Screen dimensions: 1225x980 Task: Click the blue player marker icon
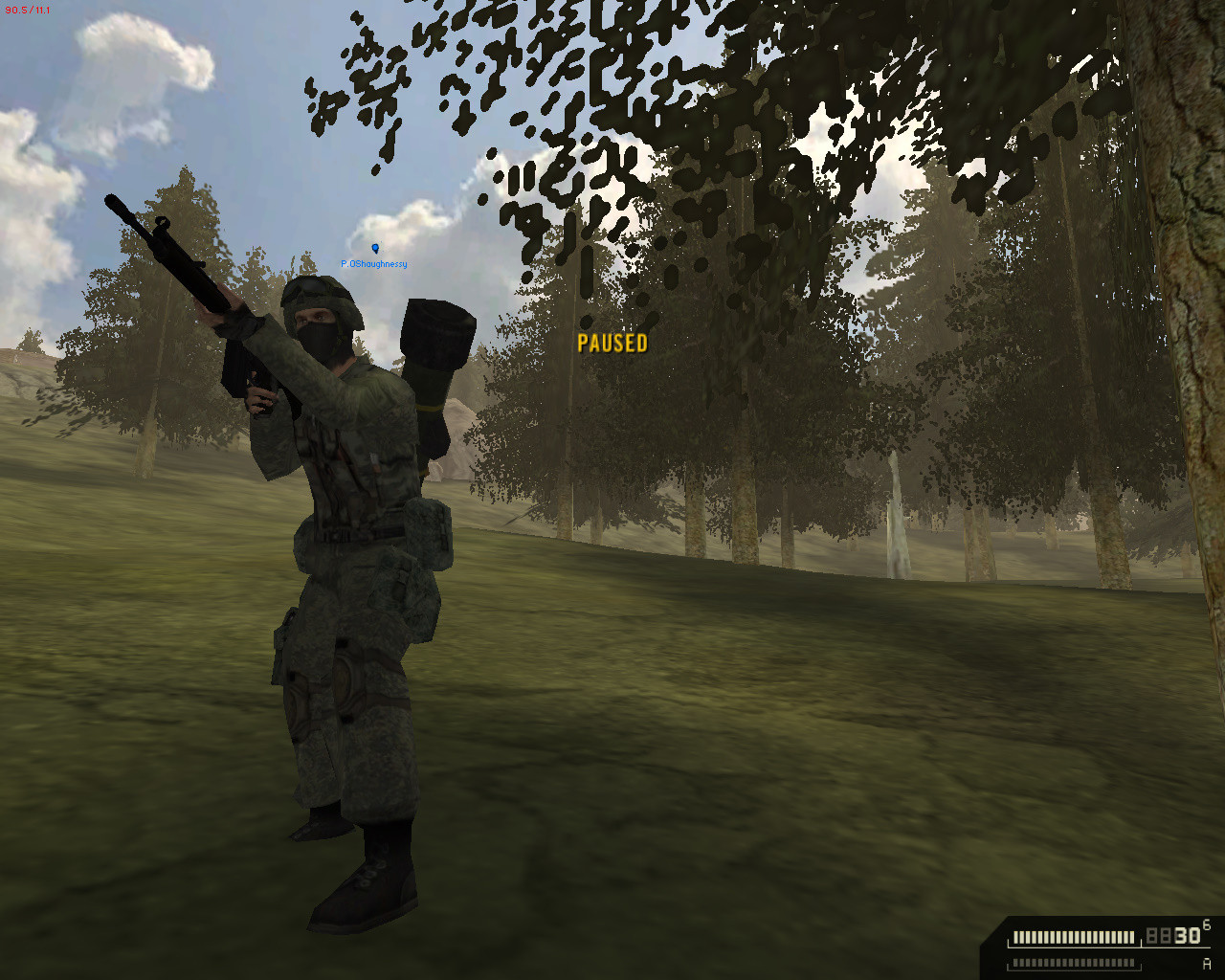point(374,247)
